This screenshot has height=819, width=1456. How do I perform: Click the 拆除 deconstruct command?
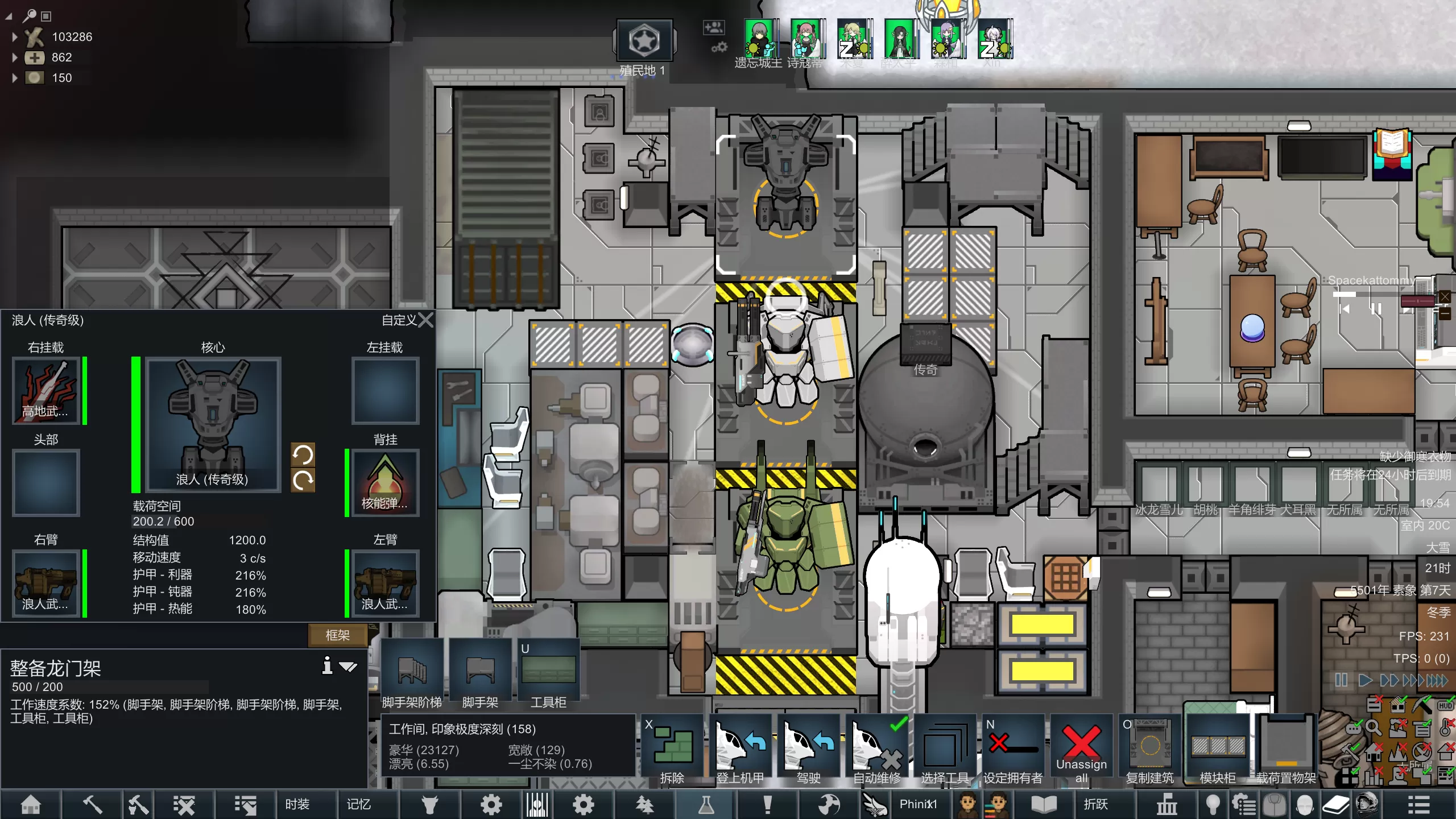tap(672, 750)
